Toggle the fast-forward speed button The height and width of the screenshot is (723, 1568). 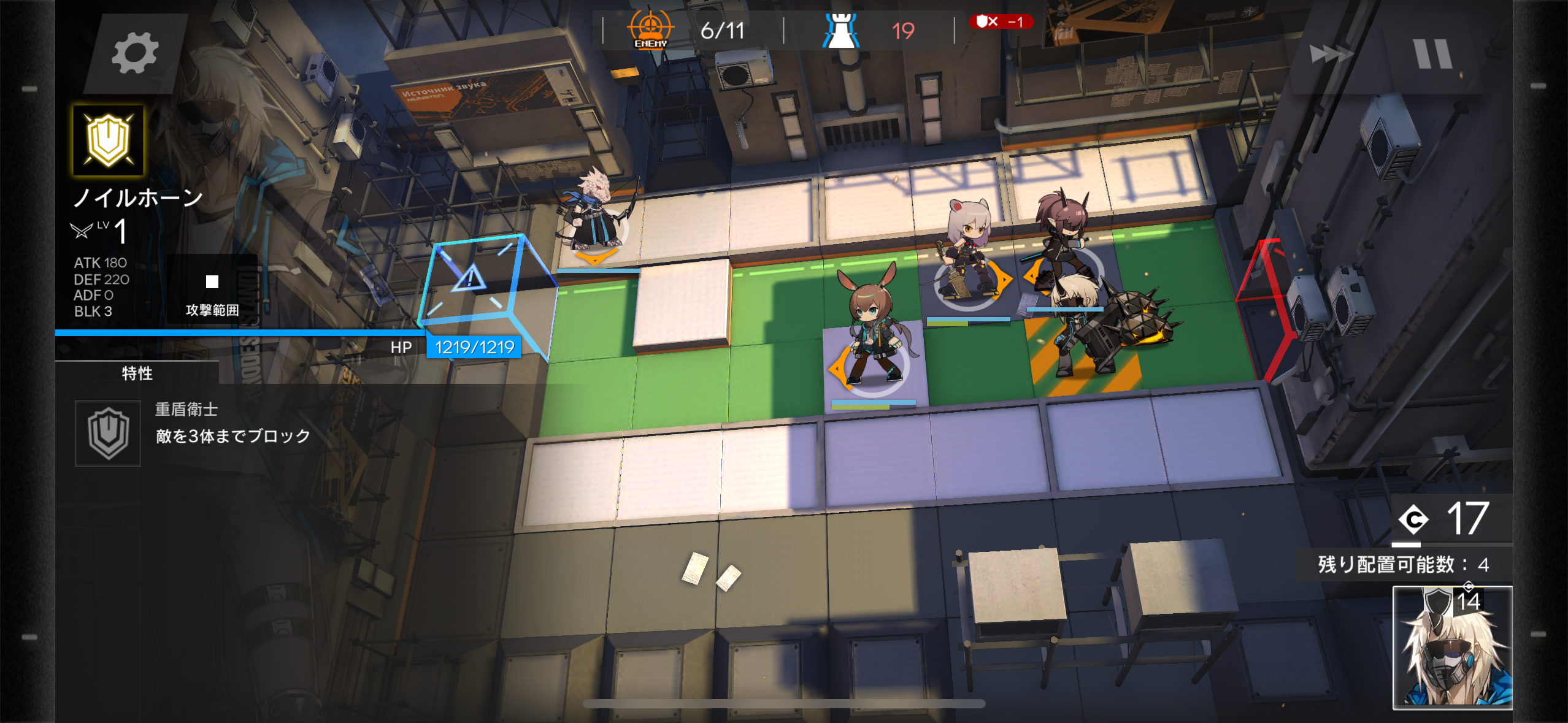coord(1330,54)
